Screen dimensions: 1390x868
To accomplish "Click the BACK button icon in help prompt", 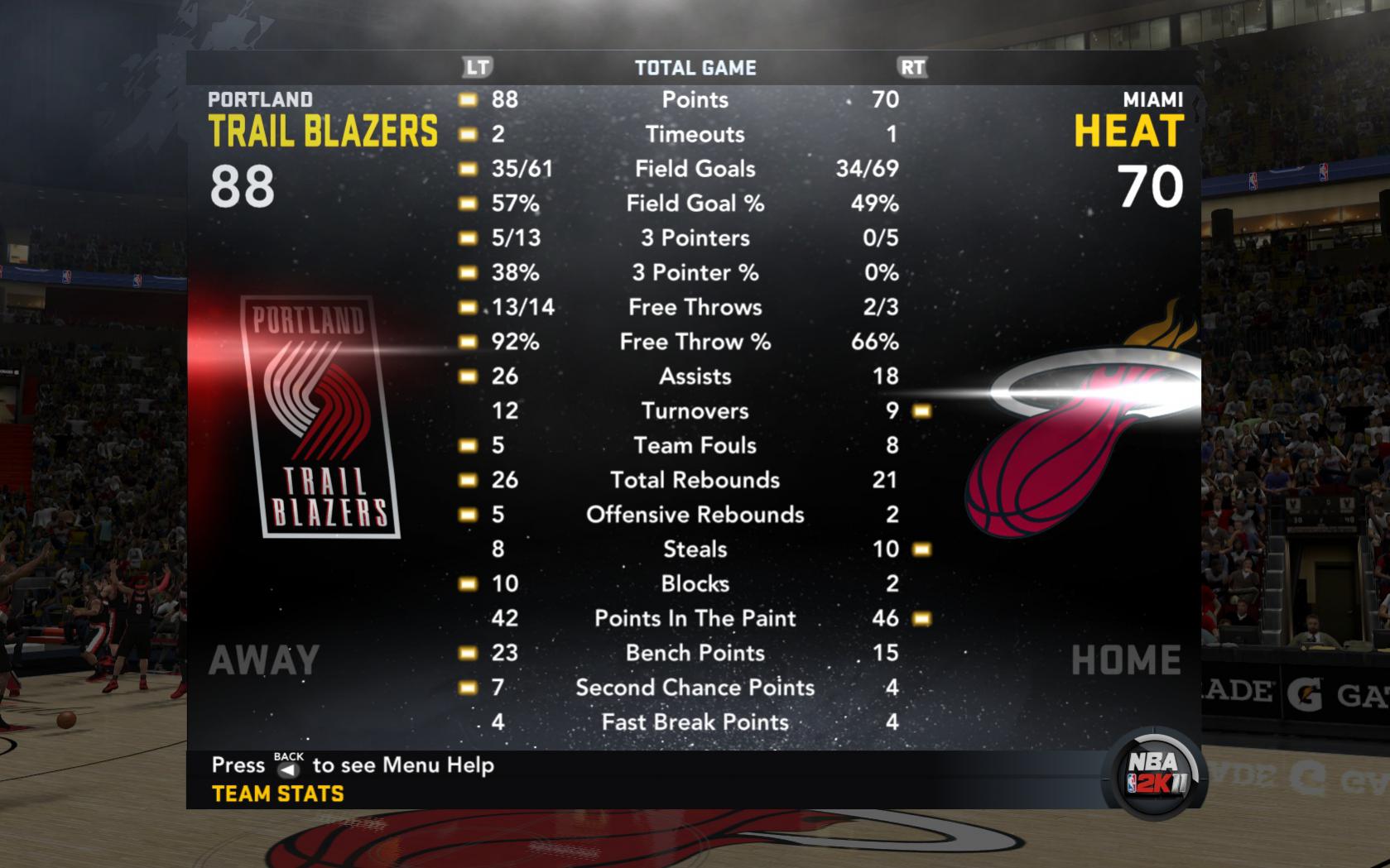I will click(x=288, y=768).
